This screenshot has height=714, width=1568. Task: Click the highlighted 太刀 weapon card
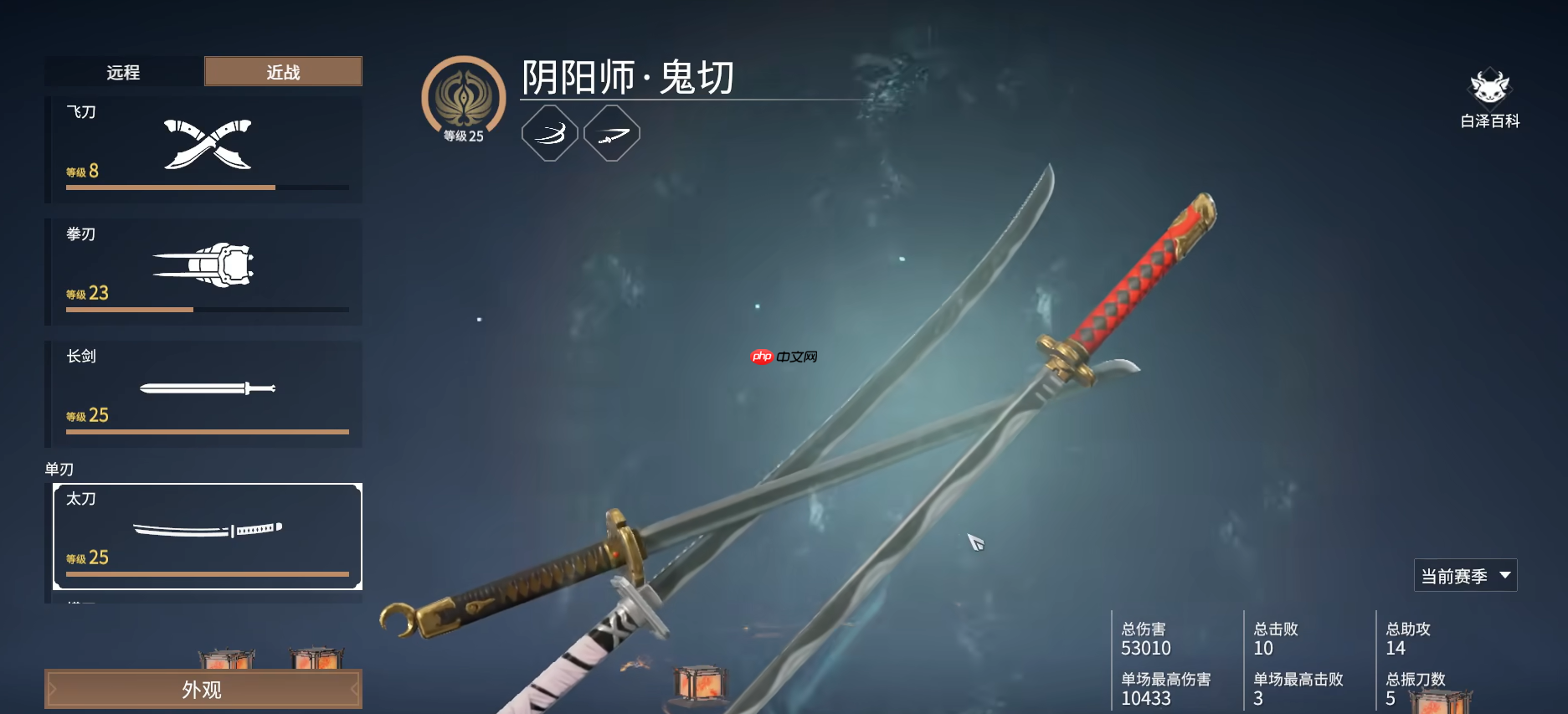click(207, 536)
